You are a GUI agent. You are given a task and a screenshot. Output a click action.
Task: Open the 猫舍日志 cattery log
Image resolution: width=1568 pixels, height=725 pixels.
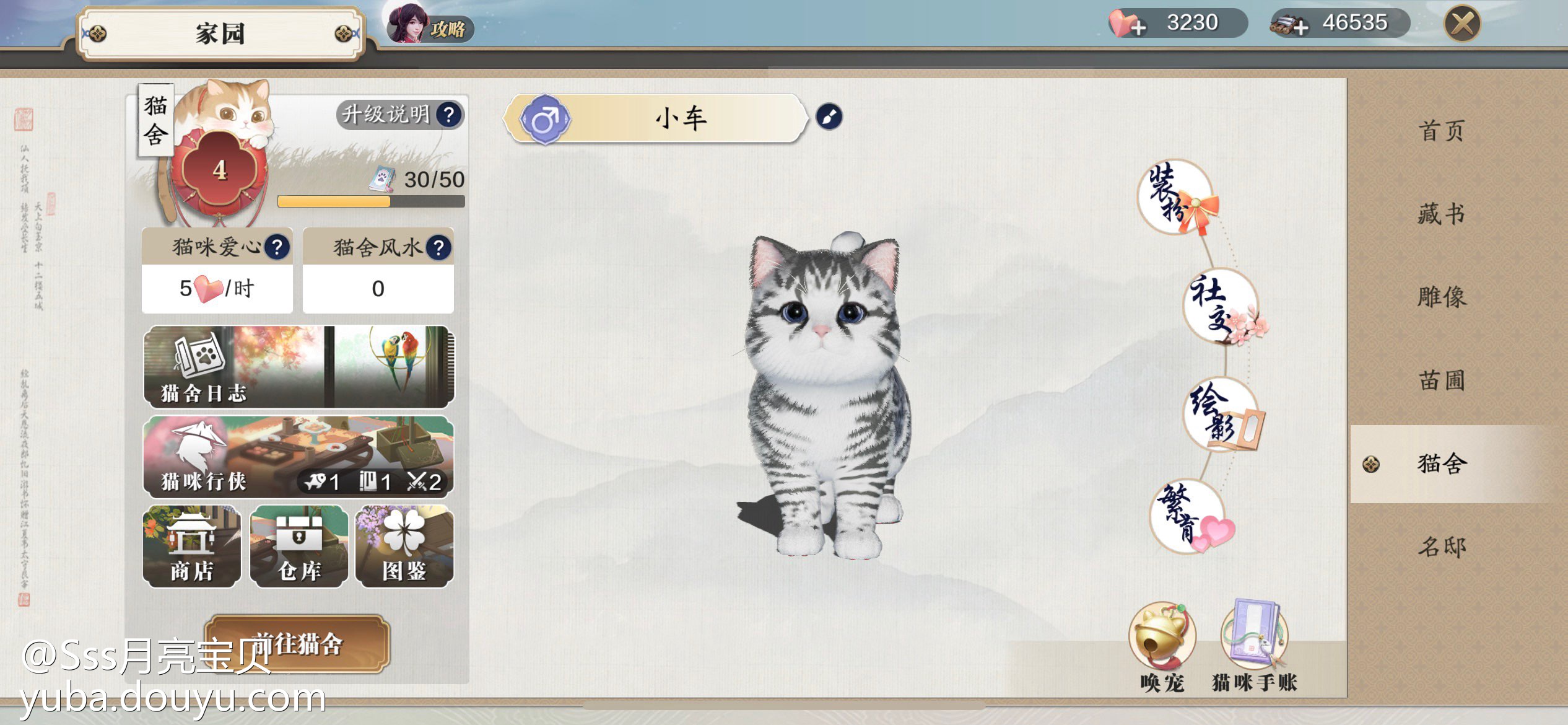pos(298,367)
